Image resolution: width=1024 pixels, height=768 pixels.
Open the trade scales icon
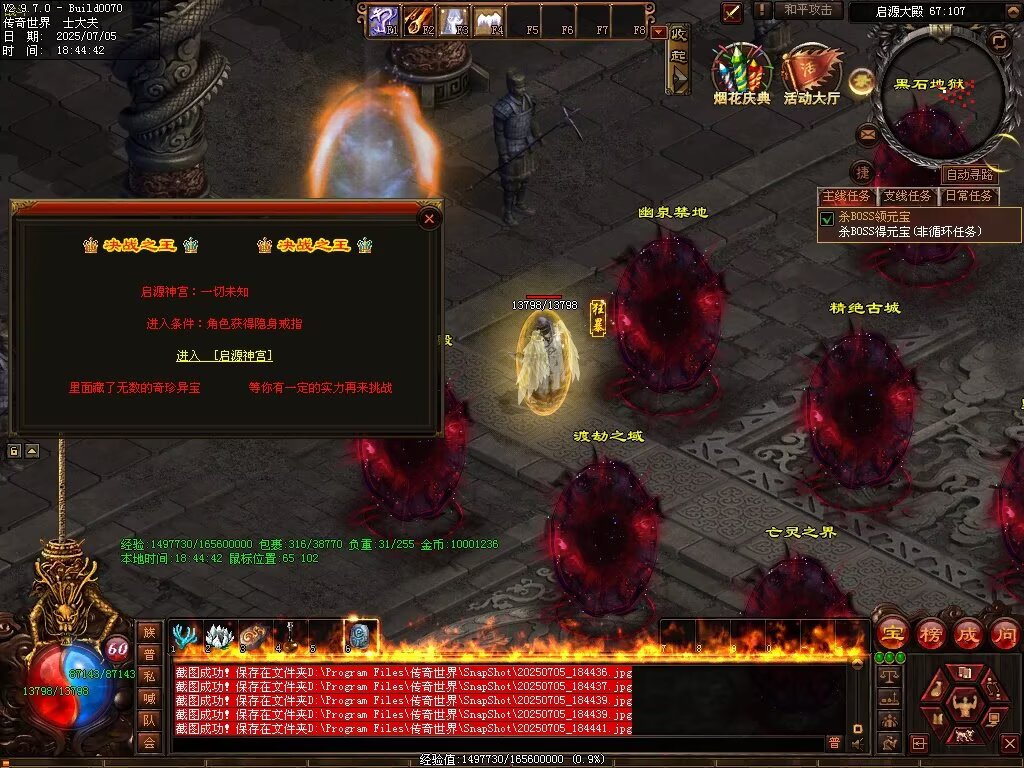click(887, 677)
